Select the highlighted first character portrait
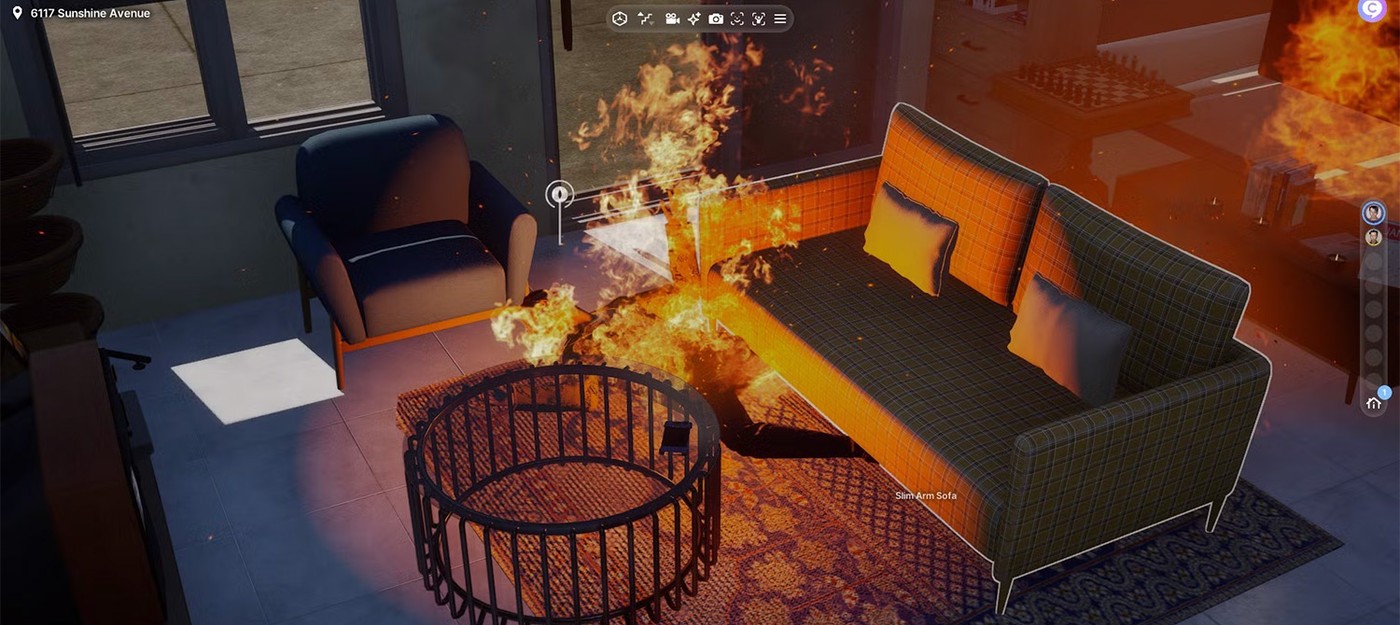Viewport: 1400px width, 625px height. tap(1374, 213)
